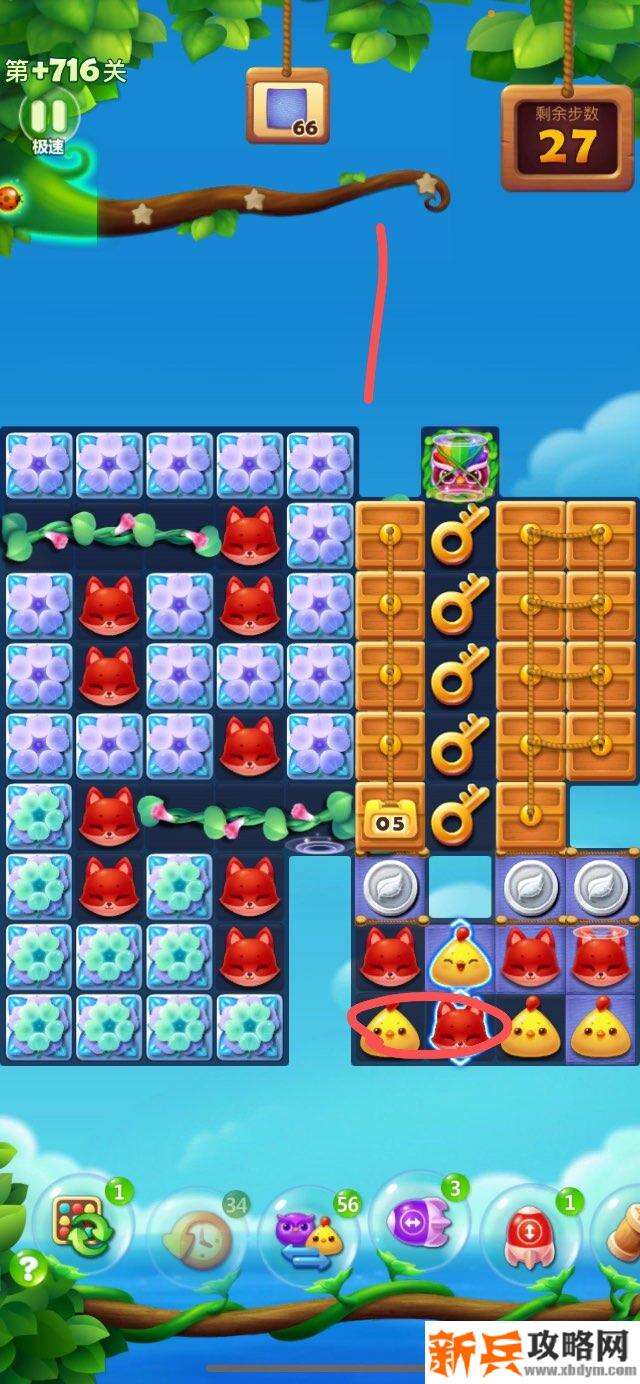Pause the game with the green button

coord(48,118)
